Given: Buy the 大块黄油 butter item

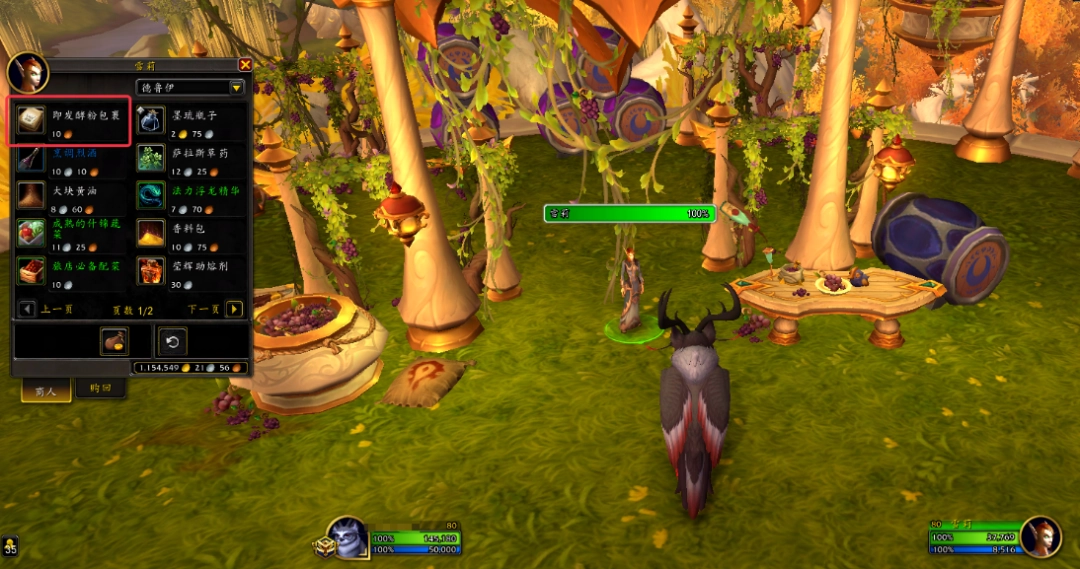Looking at the screenshot, I should (x=31, y=195).
